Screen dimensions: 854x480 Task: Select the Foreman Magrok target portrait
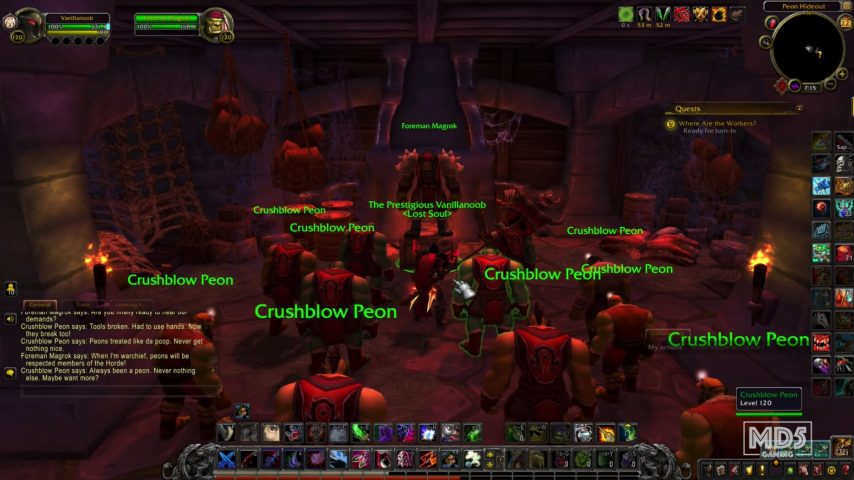point(217,21)
